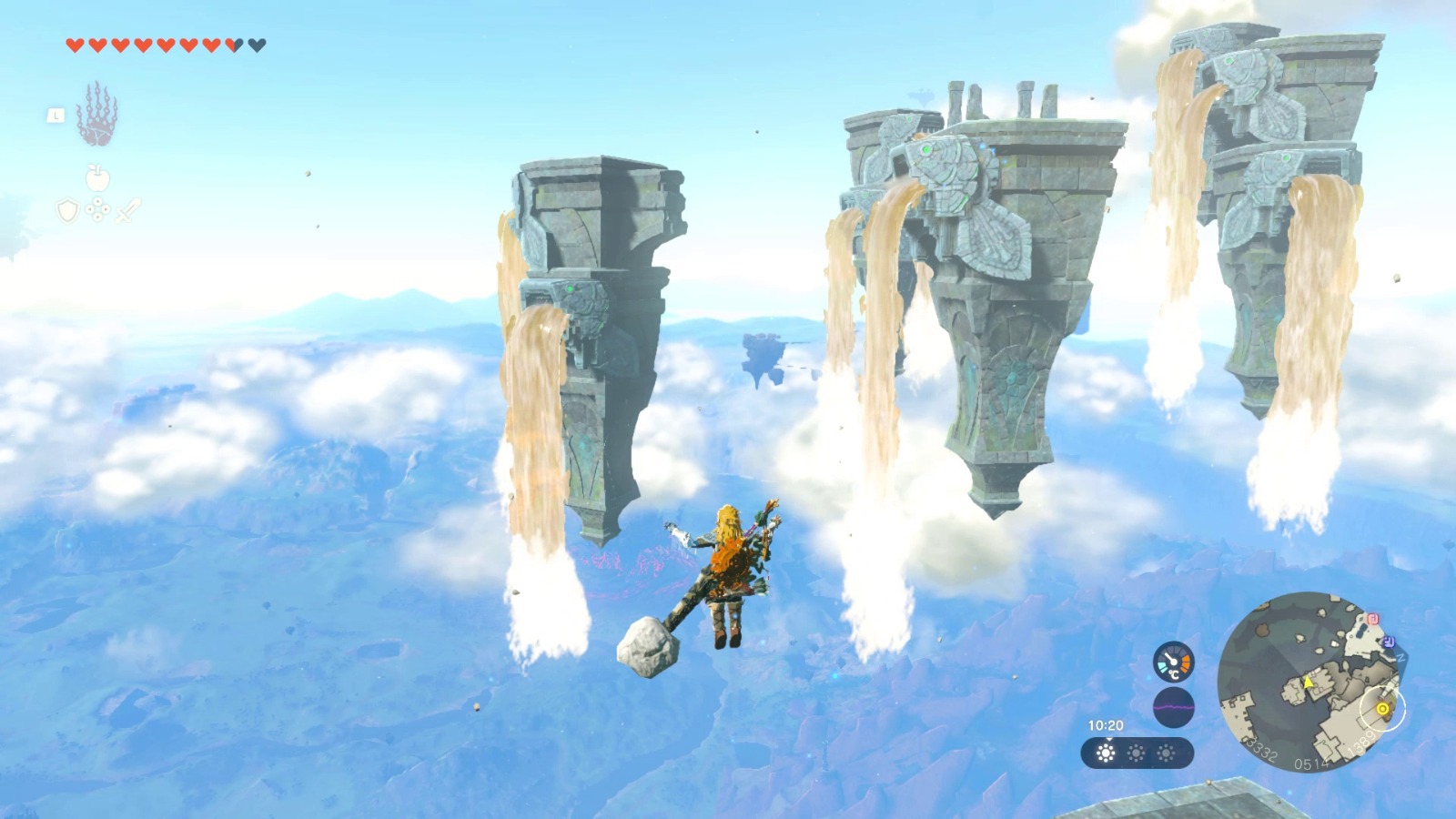
Task: Open the sword weapon quick-select icon
Action: [128, 211]
